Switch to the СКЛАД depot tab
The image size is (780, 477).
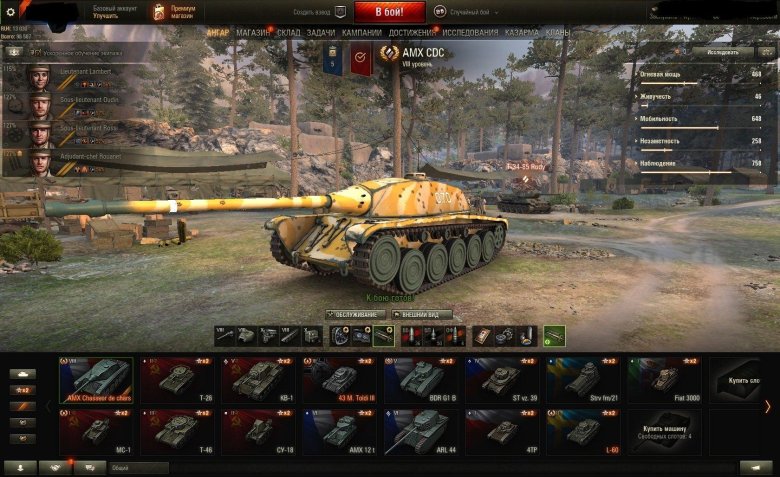(x=288, y=33)
